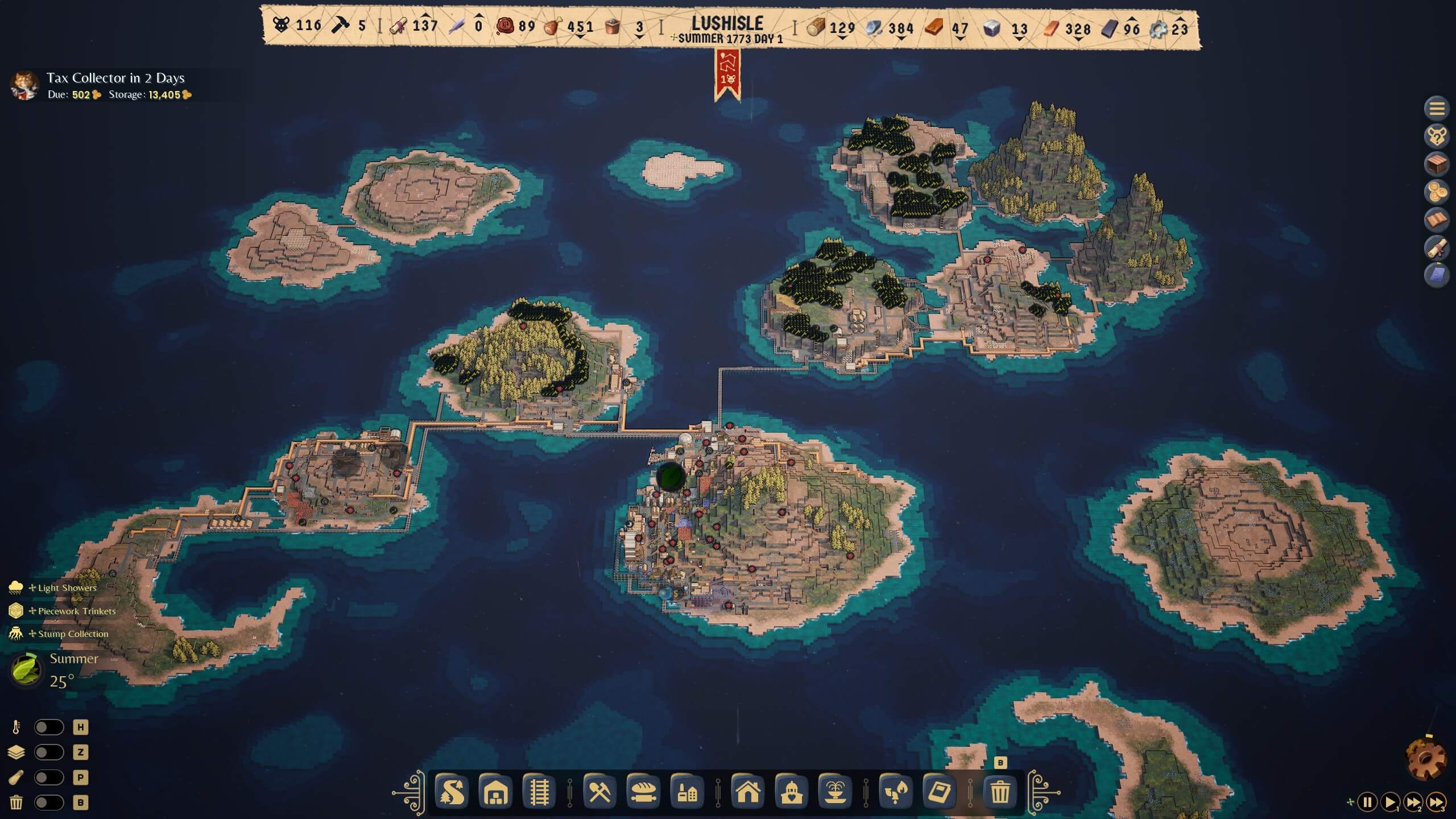Toggle the H overlay switch

point(50,727)
